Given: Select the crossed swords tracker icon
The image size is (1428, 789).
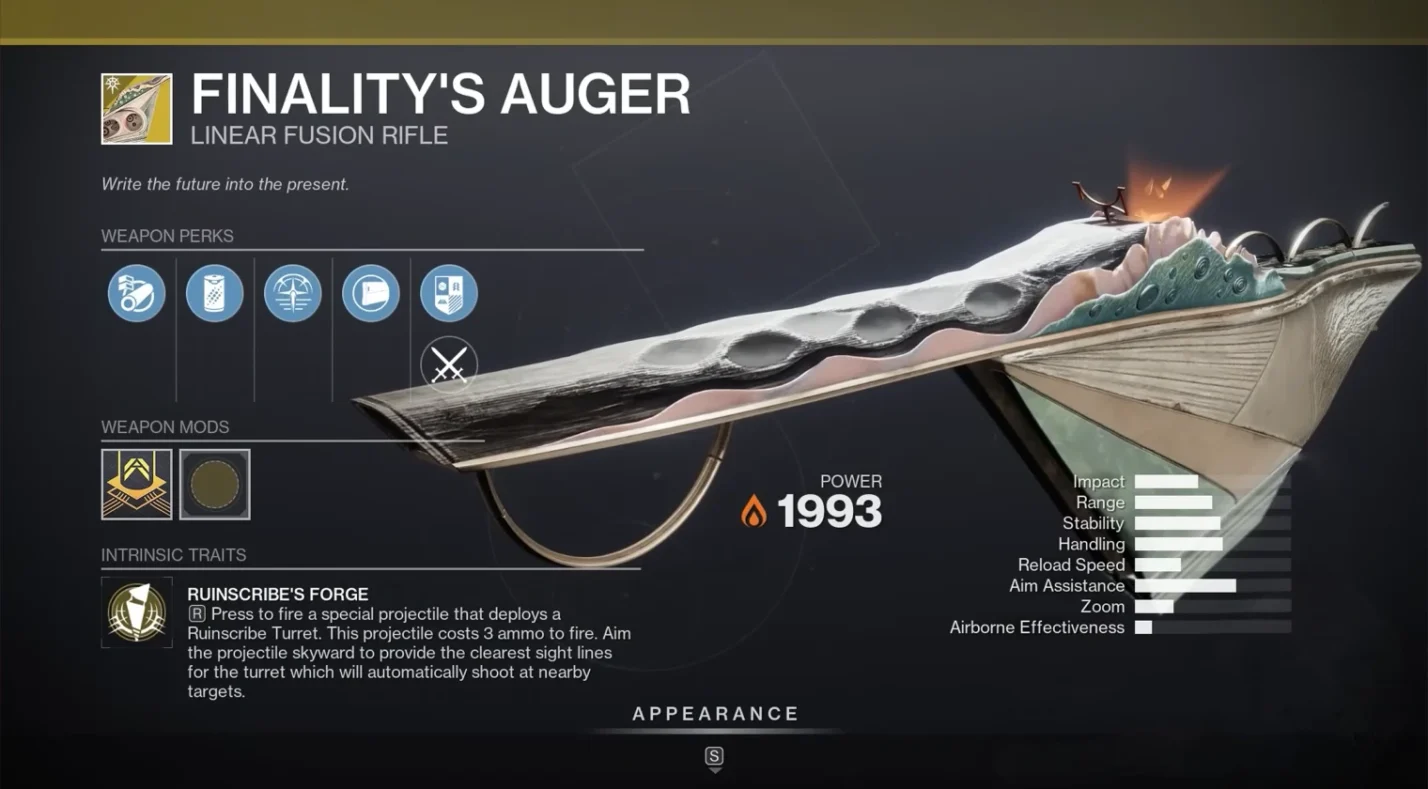Looking at the screenshot, I should [x=449, y=365].
